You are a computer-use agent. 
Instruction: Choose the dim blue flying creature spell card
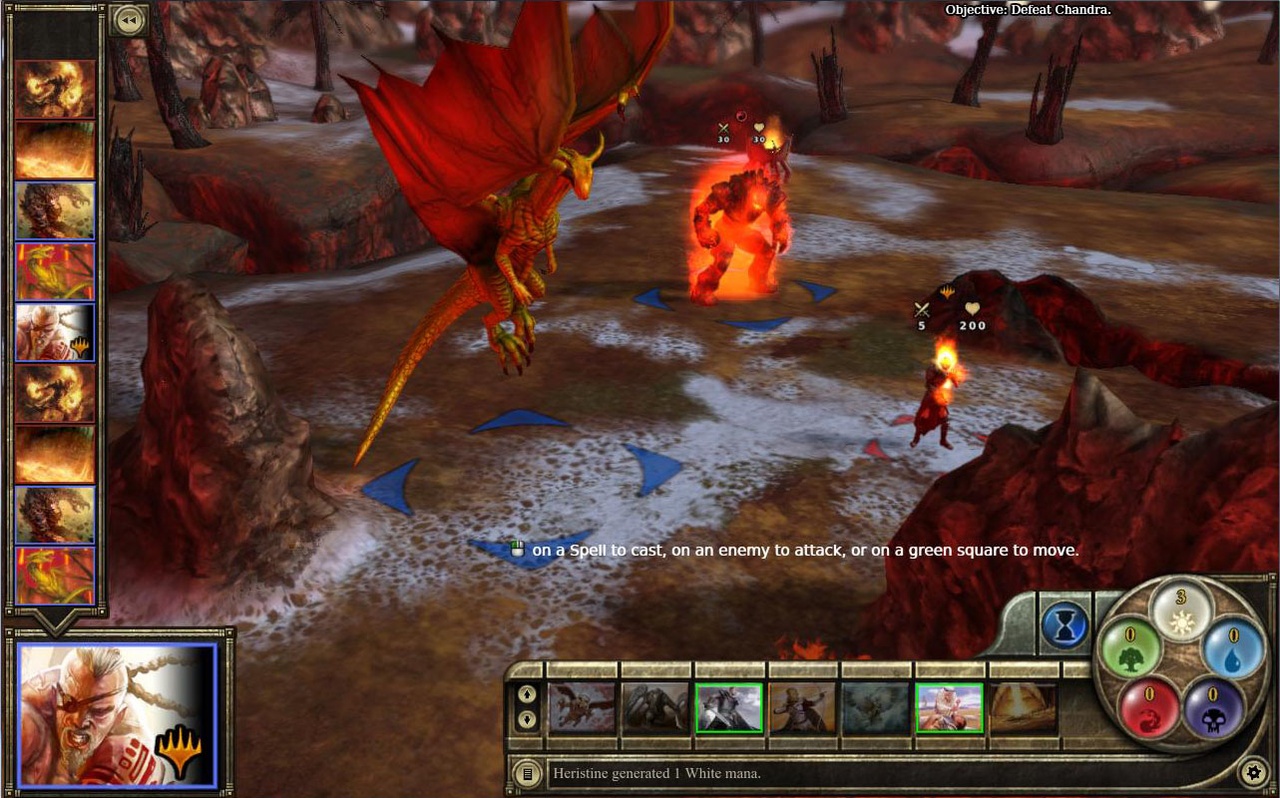pyautogui.click(x=876, y=708)
